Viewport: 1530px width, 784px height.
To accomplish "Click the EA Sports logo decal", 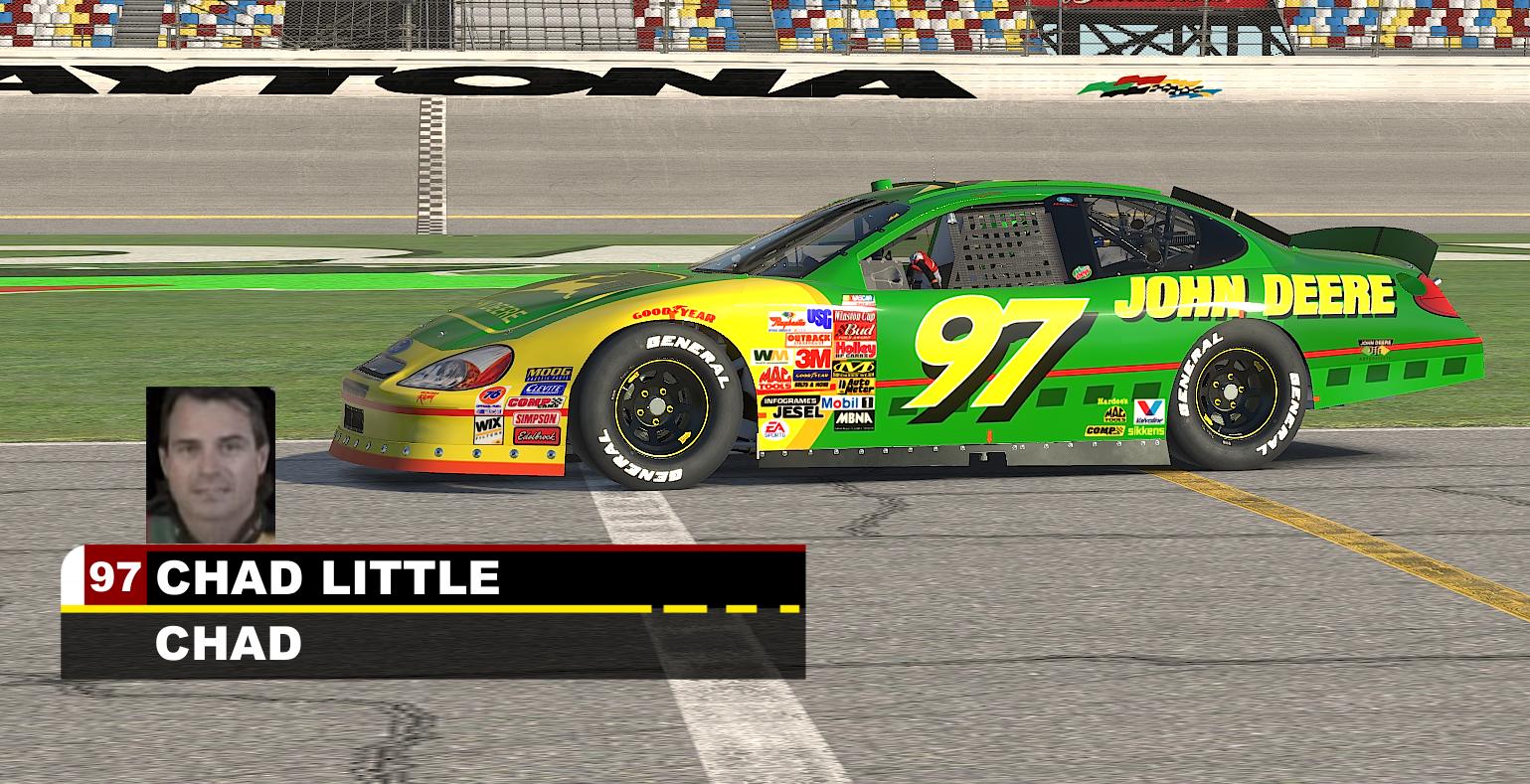I will click(775, 429).
